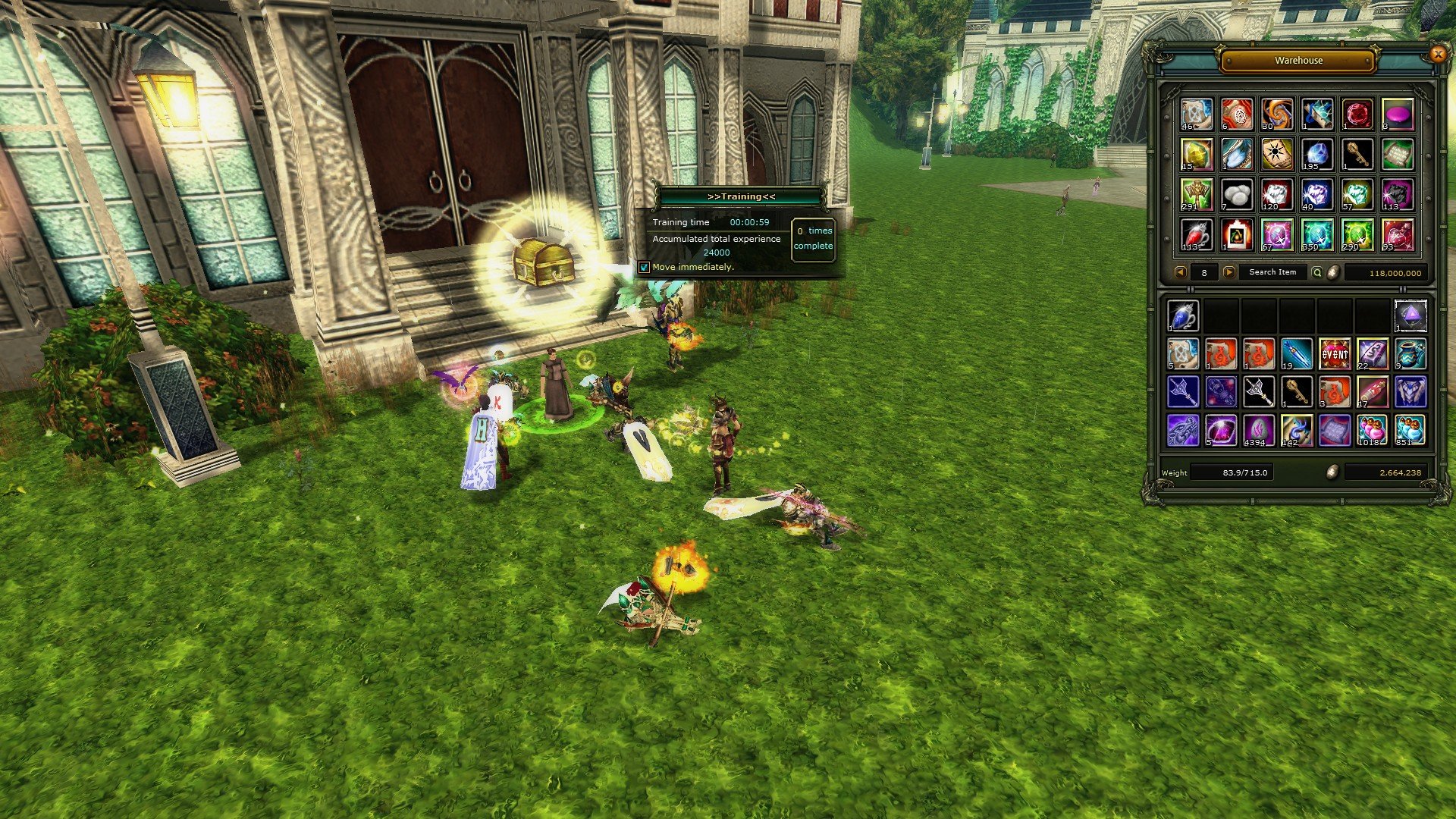Choose the blue potions stack of 851
1456x819 pixels.
[x=1410, y=430]
